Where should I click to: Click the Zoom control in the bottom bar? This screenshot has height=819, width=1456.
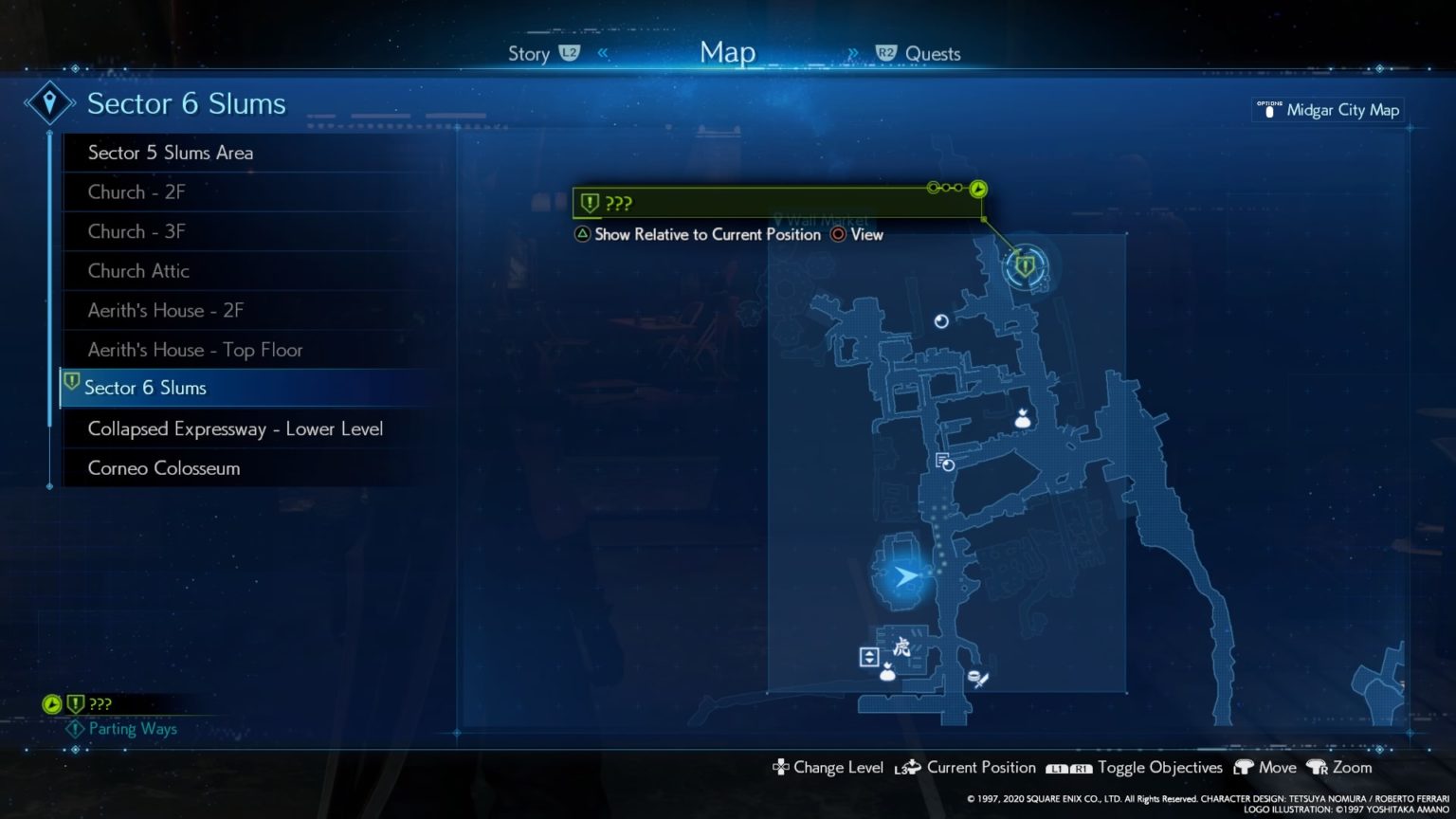coord(1350,768)
